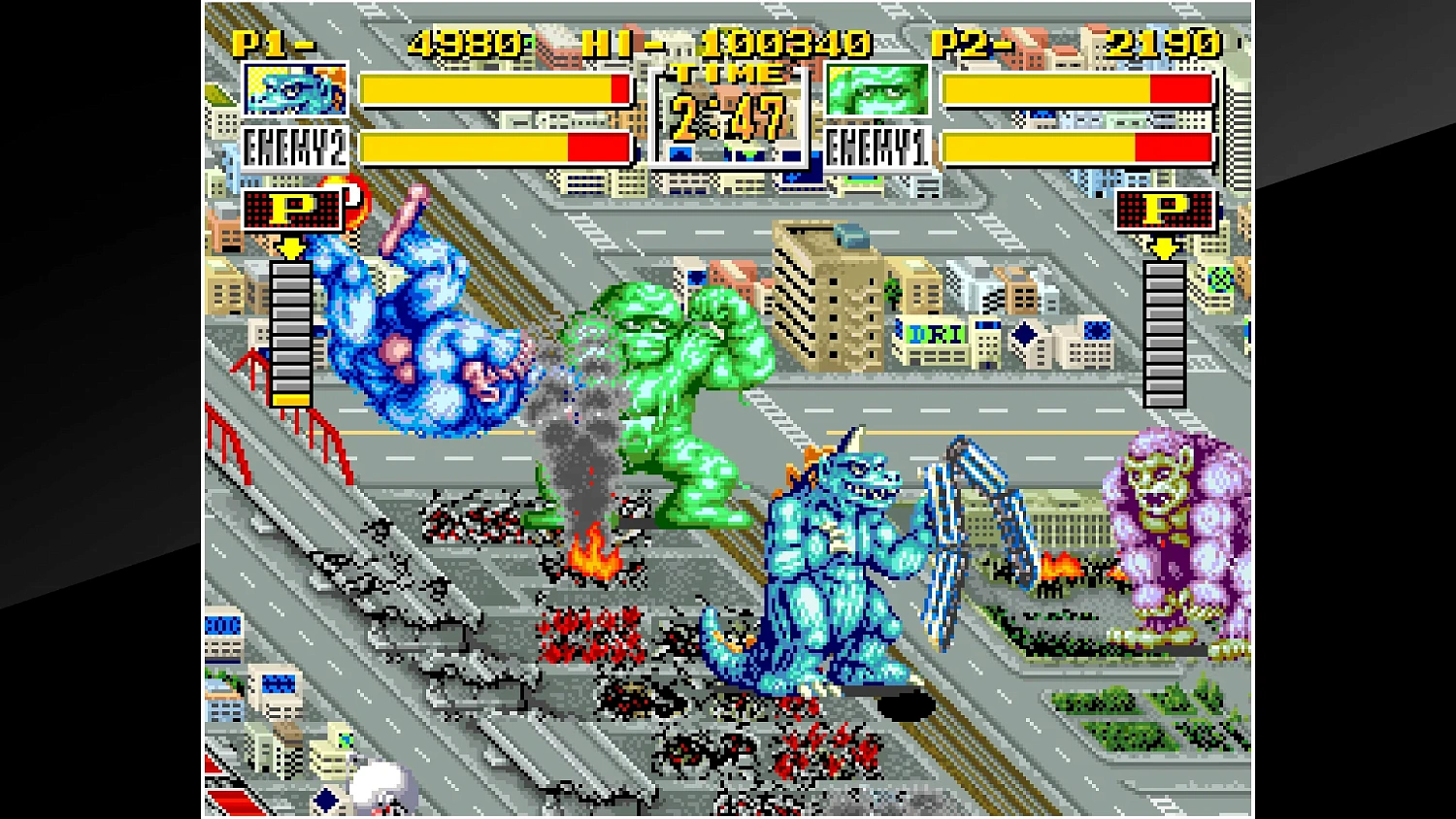The width and height of the screenshot is (1456, 819).
Task: Select the left P power-up icon
Action: tap(289, 208)
